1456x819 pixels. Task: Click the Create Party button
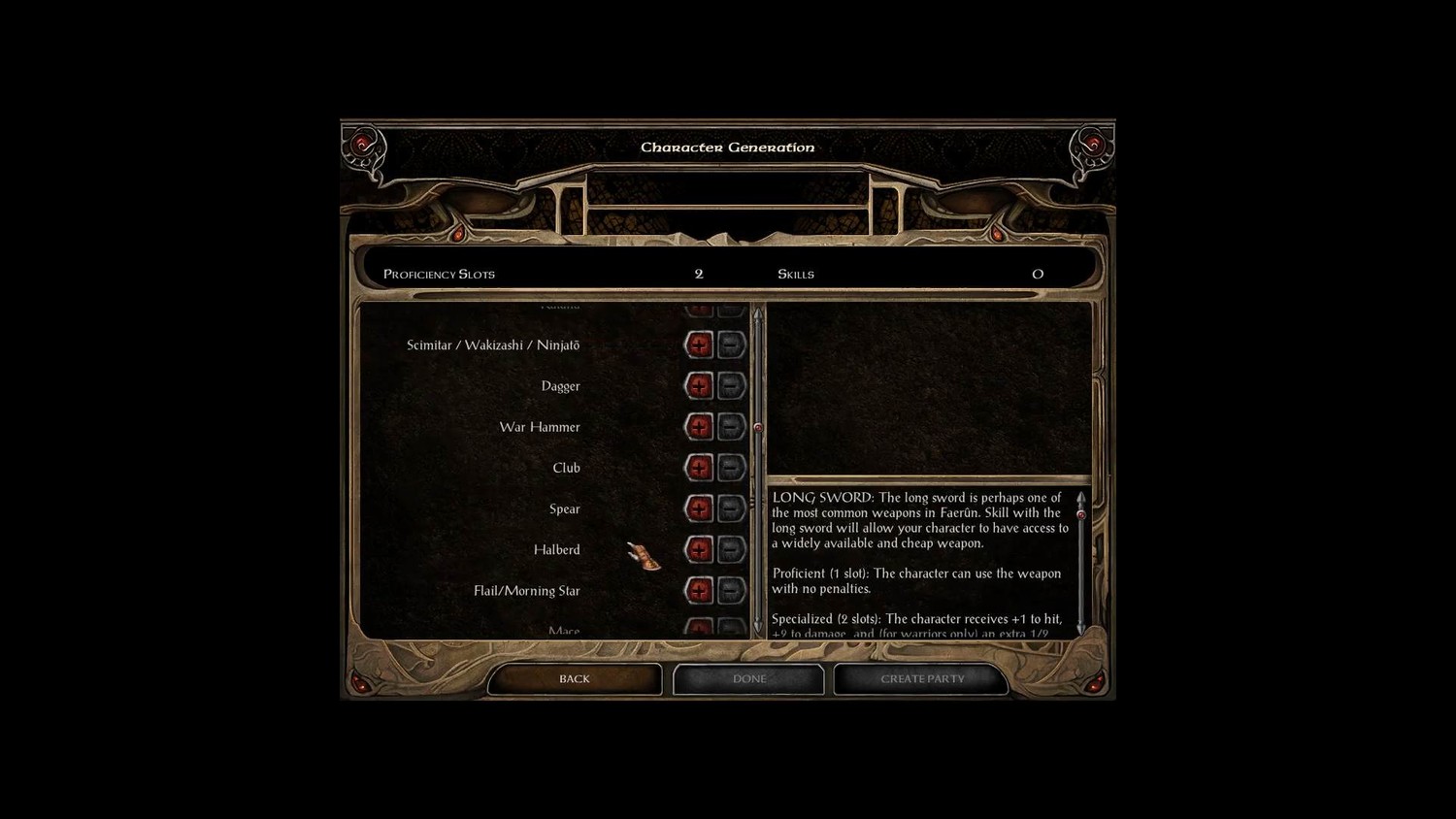pyautogui.click(x=921, y=679)
